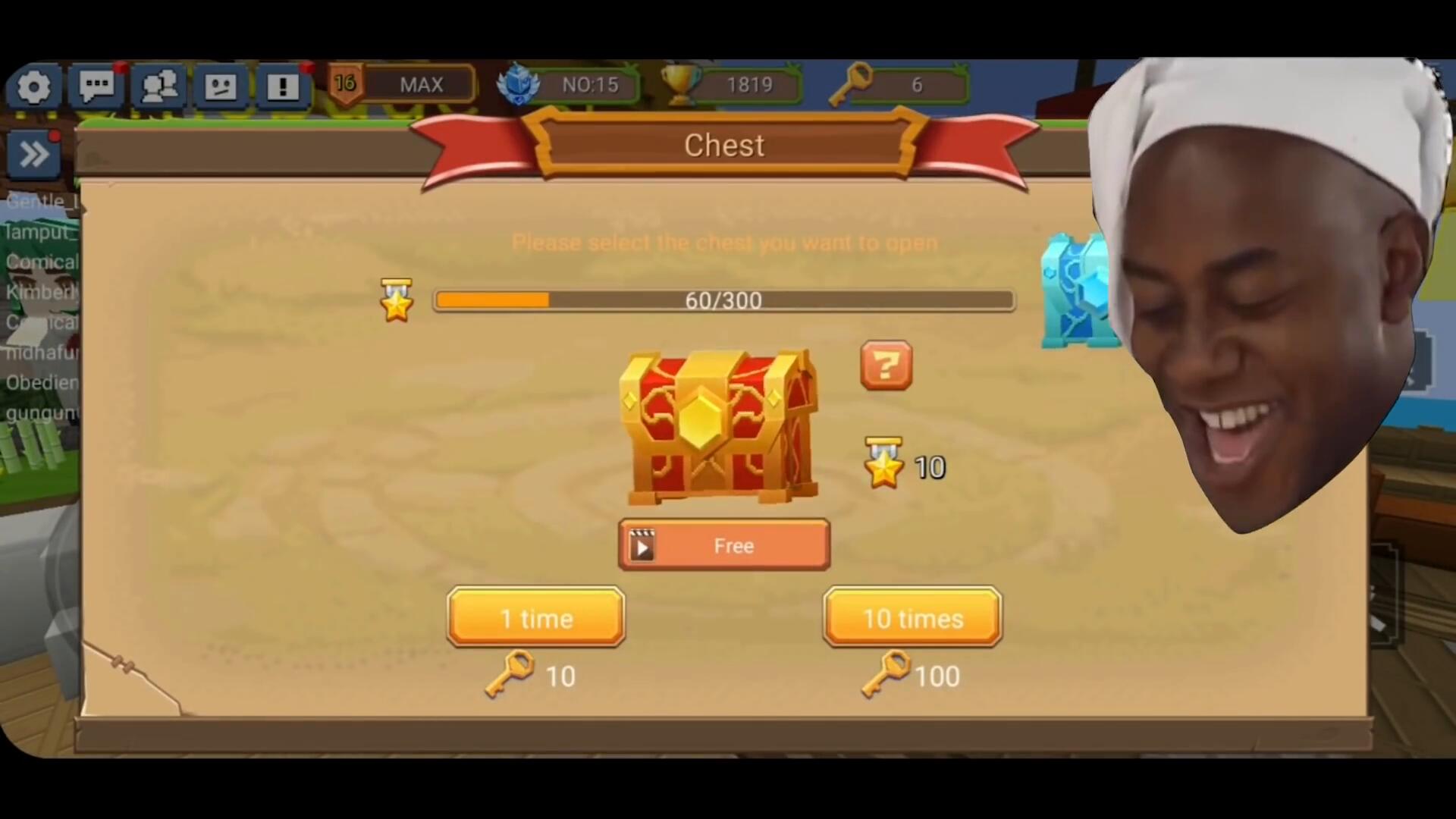The width and height of the screenshot is (1456, 819).
Task: Select the red and gold chest
Action: (x=718, y=427)
